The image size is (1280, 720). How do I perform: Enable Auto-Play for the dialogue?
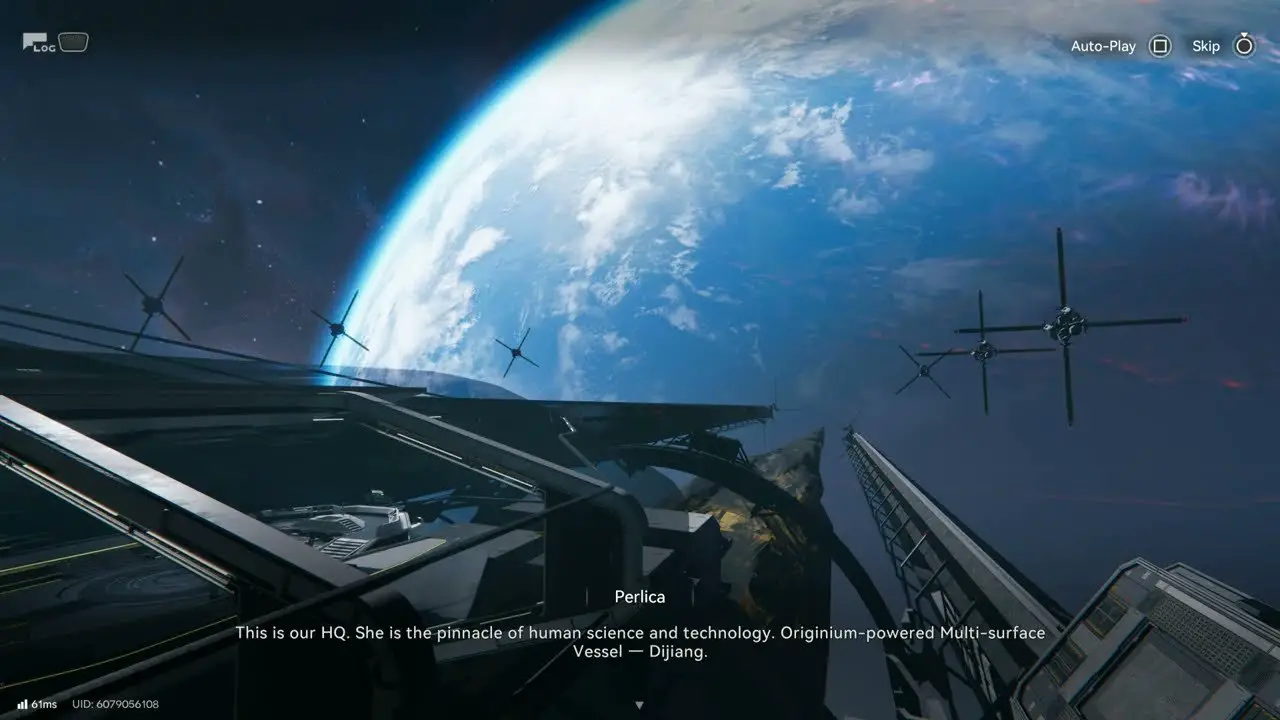1159,46
